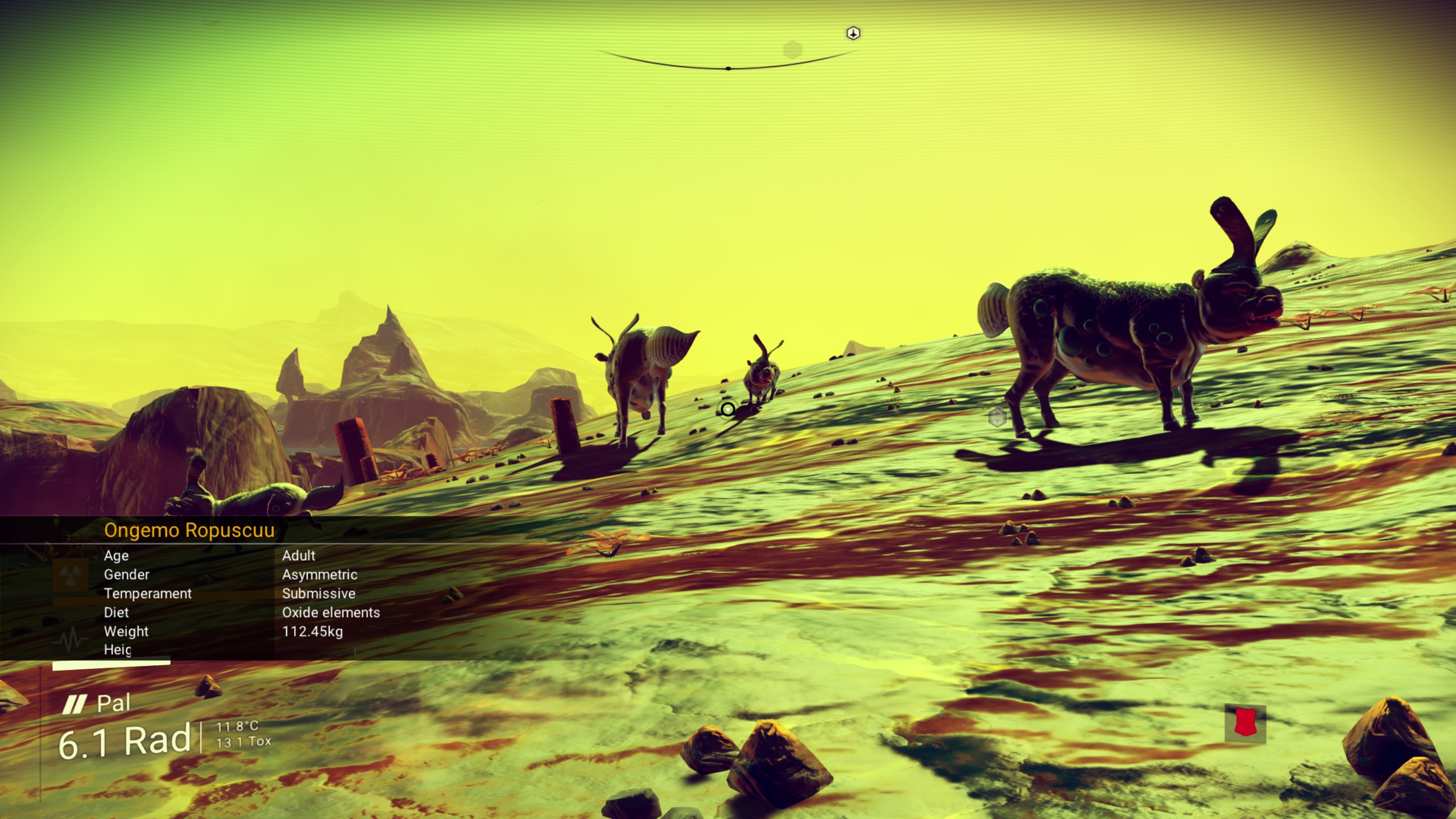Select the red shield icon
The height and width of the screenshot is (819, 1456).
tap(1245, 723)
